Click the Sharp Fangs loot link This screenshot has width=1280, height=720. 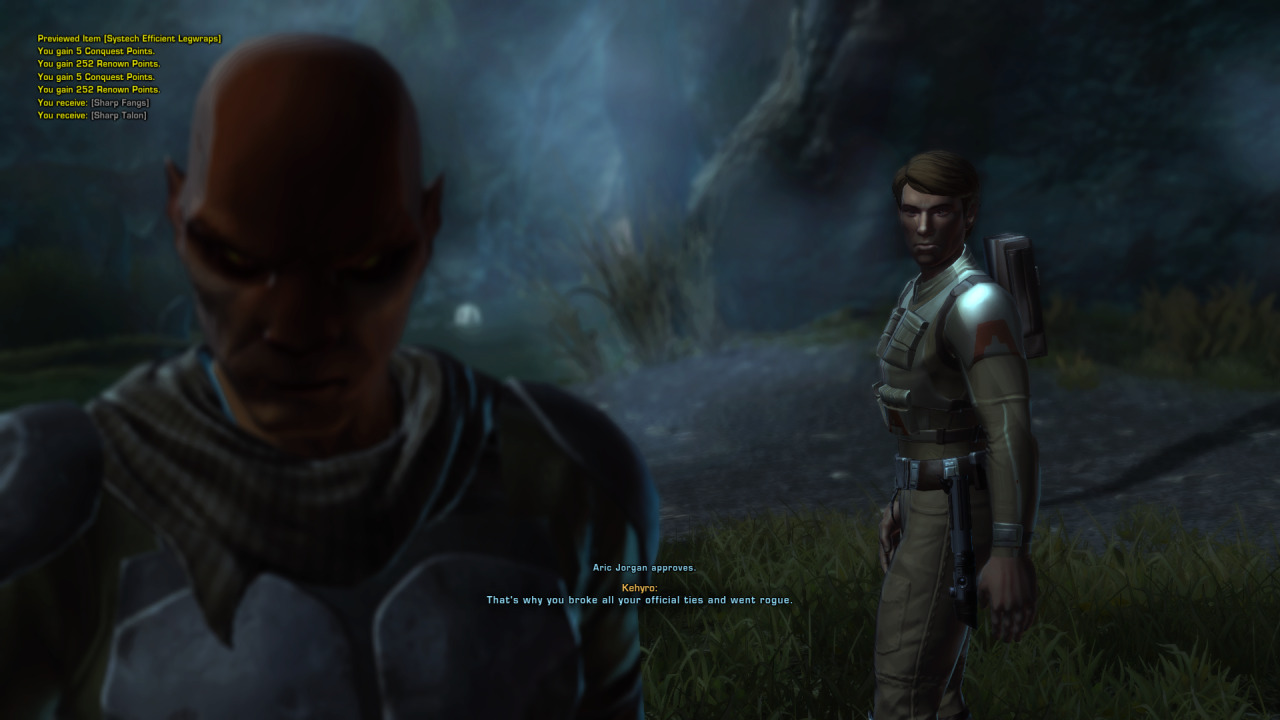[120, 103]
